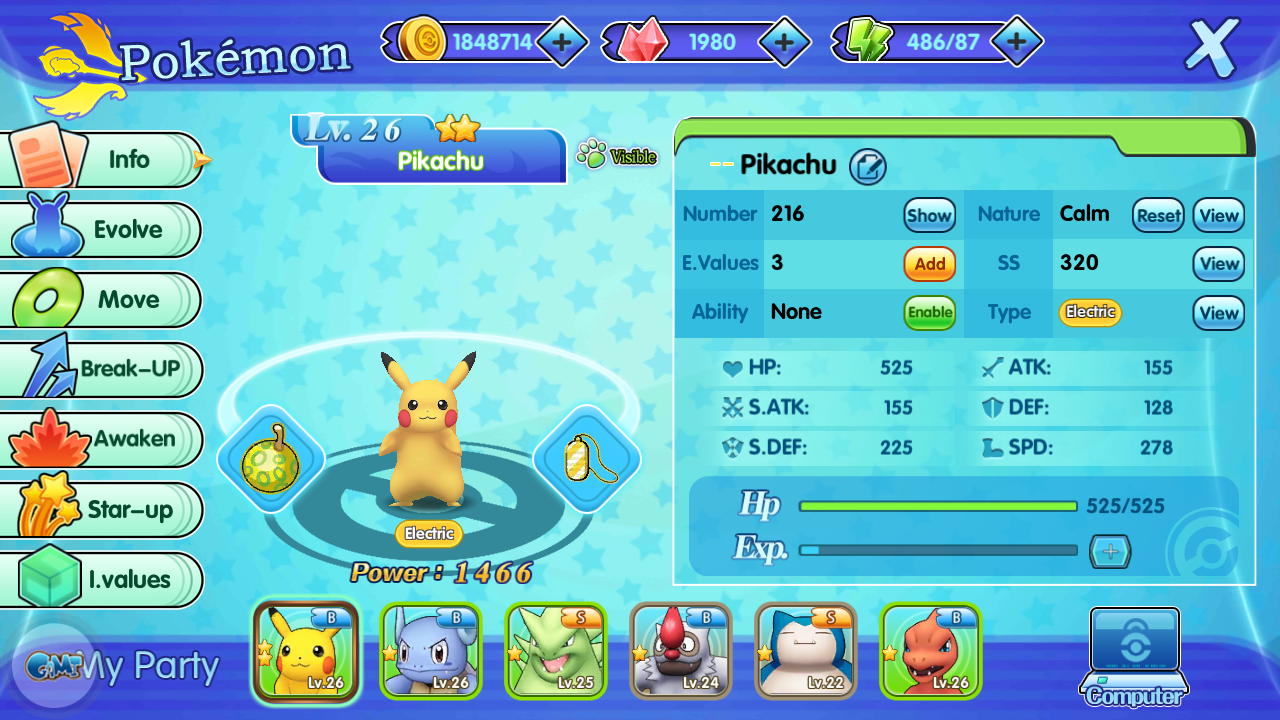Open the Computer storage

click(1134, 655)
